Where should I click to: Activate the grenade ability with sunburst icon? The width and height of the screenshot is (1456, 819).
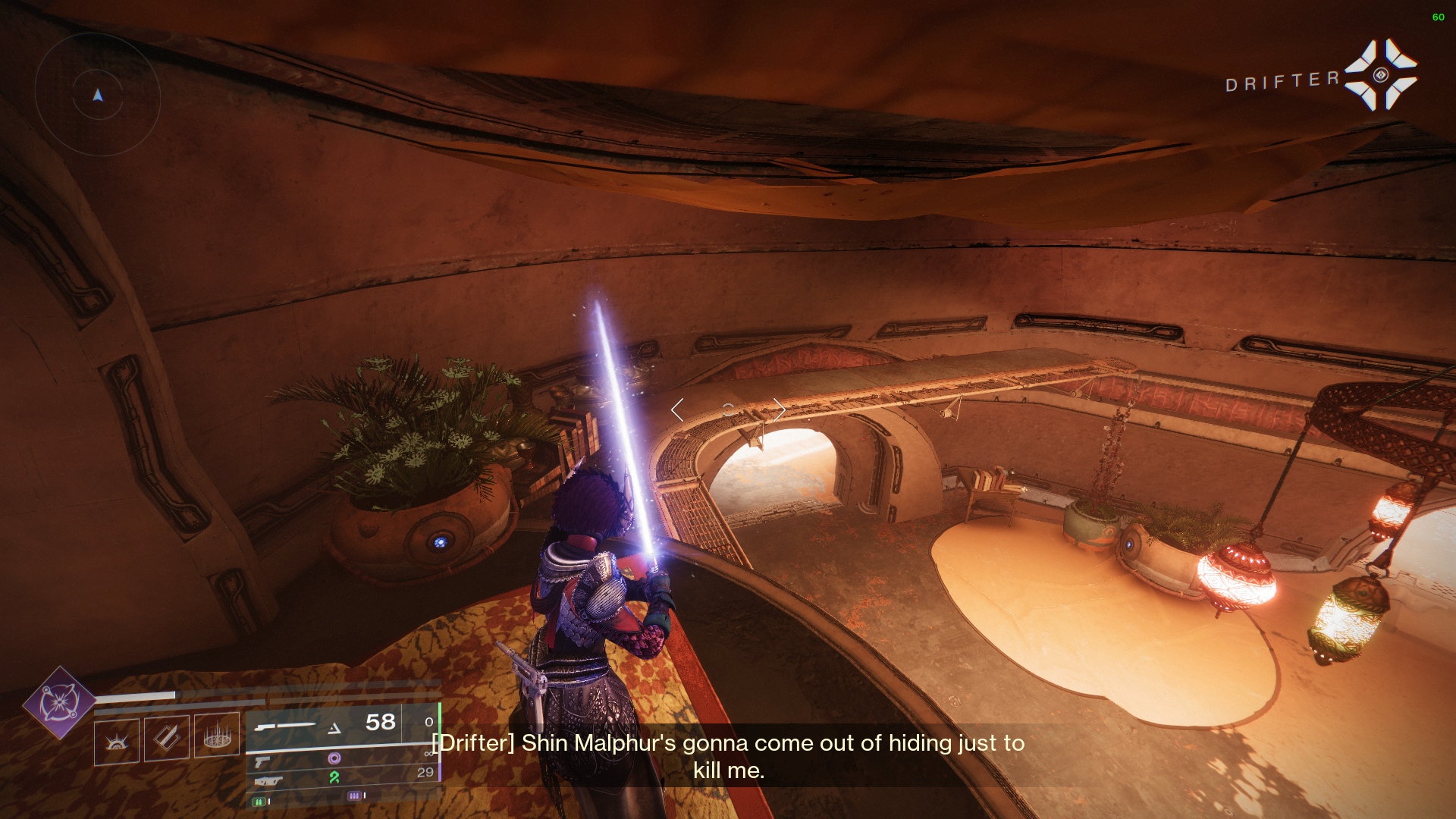[117, 740]
